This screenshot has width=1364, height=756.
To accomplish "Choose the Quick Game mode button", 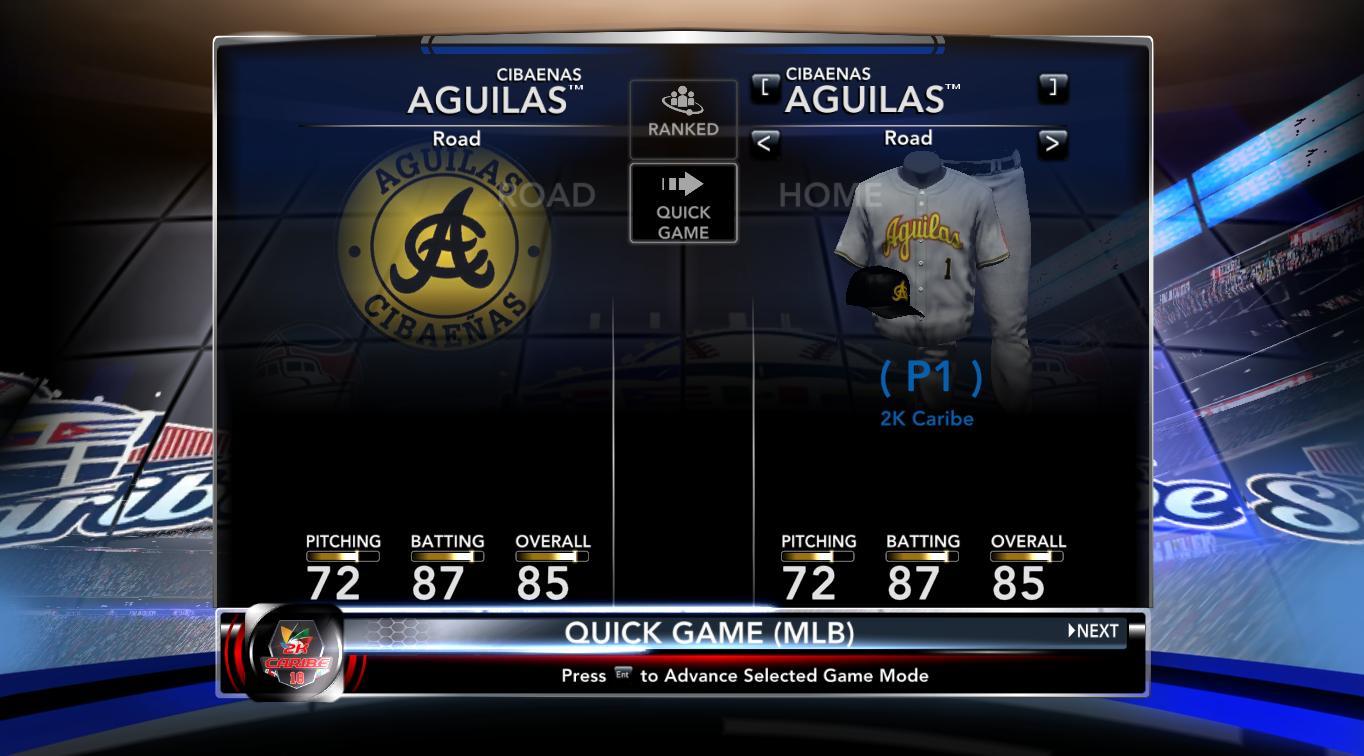I will click(x=683, y=204).
